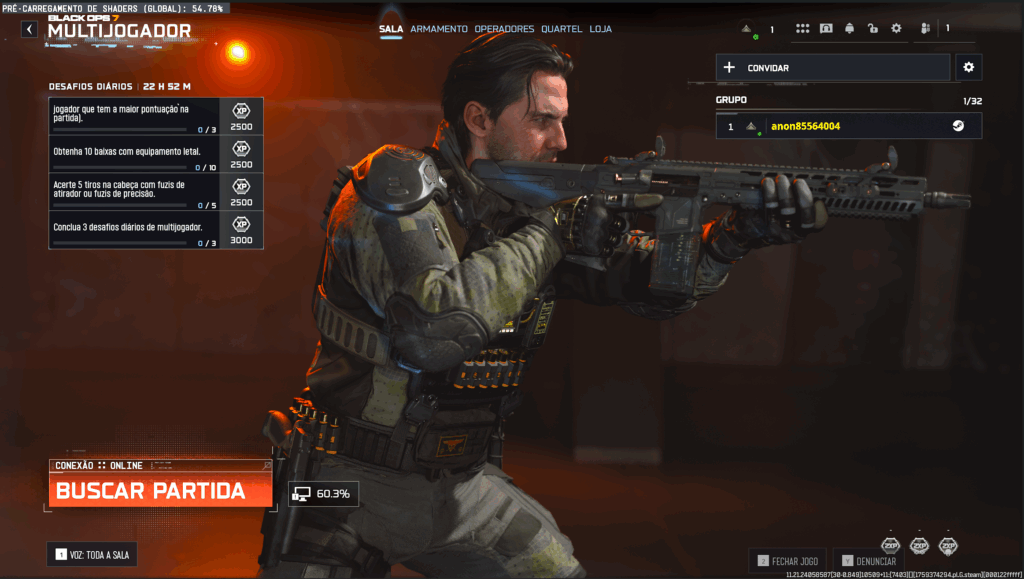Select player anon85564004 in the group list
Viewport: 1024px width, 579px height.
[x=848, y=126]
